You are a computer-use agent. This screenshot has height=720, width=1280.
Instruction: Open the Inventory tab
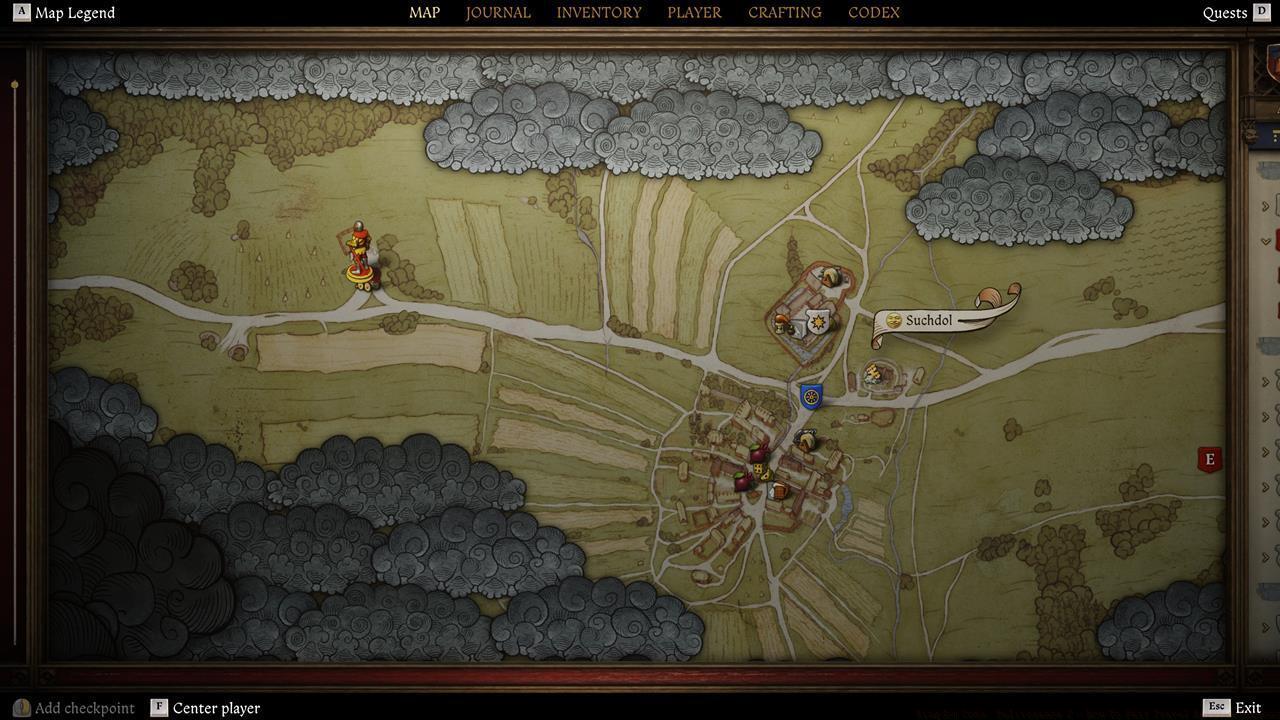click(x=599, y=13)
